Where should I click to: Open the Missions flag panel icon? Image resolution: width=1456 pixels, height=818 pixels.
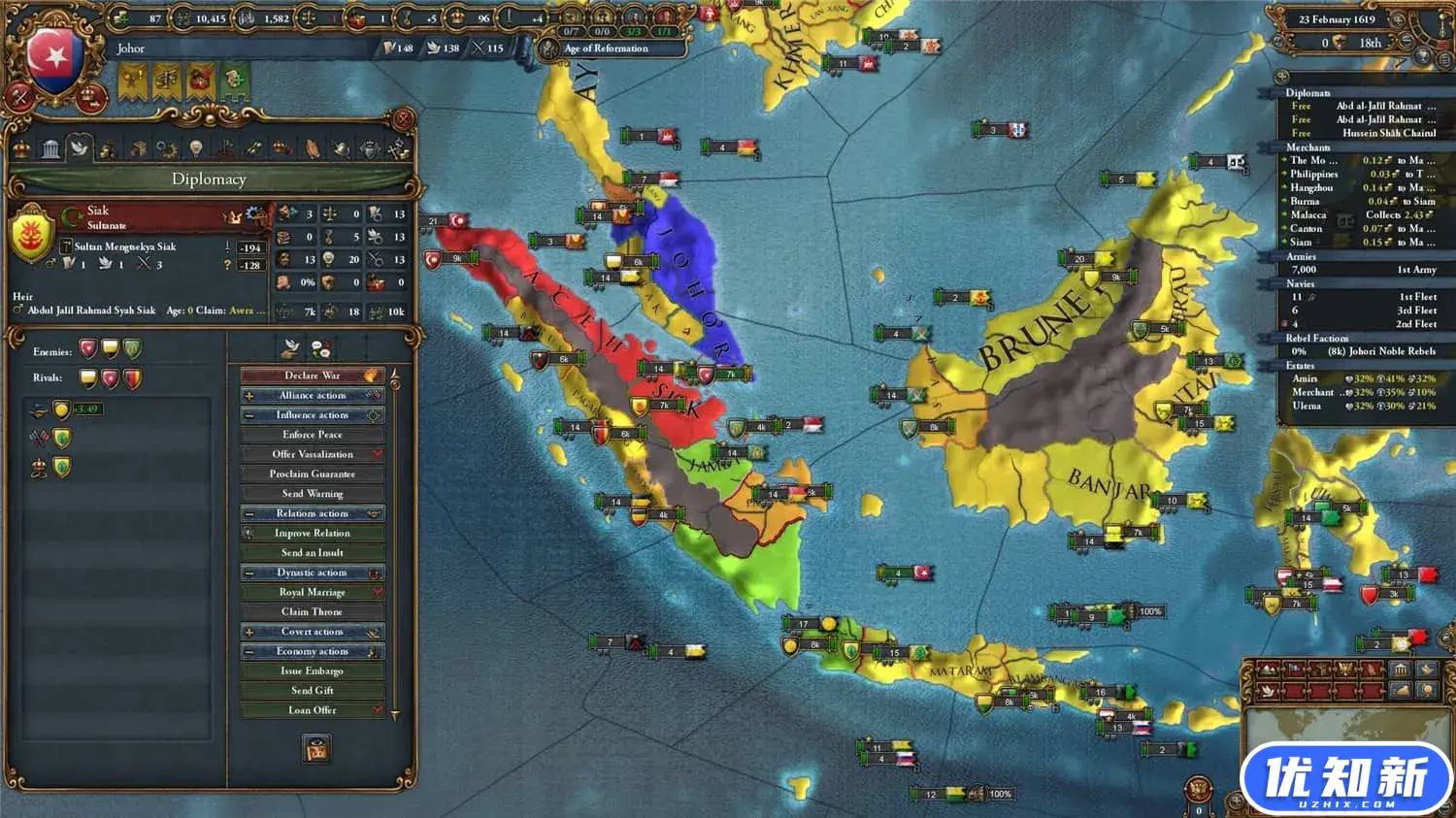tap(225, 147)
